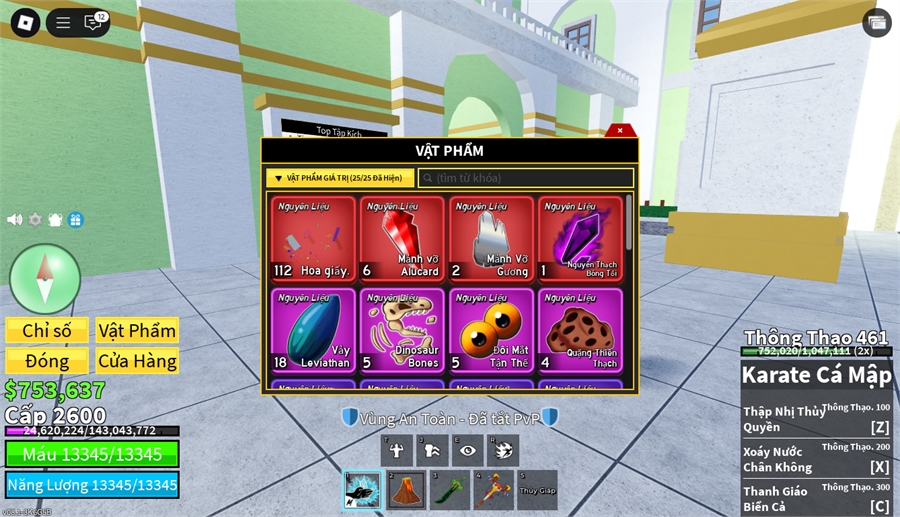This screenshot has width=900, height=517.
Task: Close the Vật Phẩm inventory window
Action: tap(620, 130)
